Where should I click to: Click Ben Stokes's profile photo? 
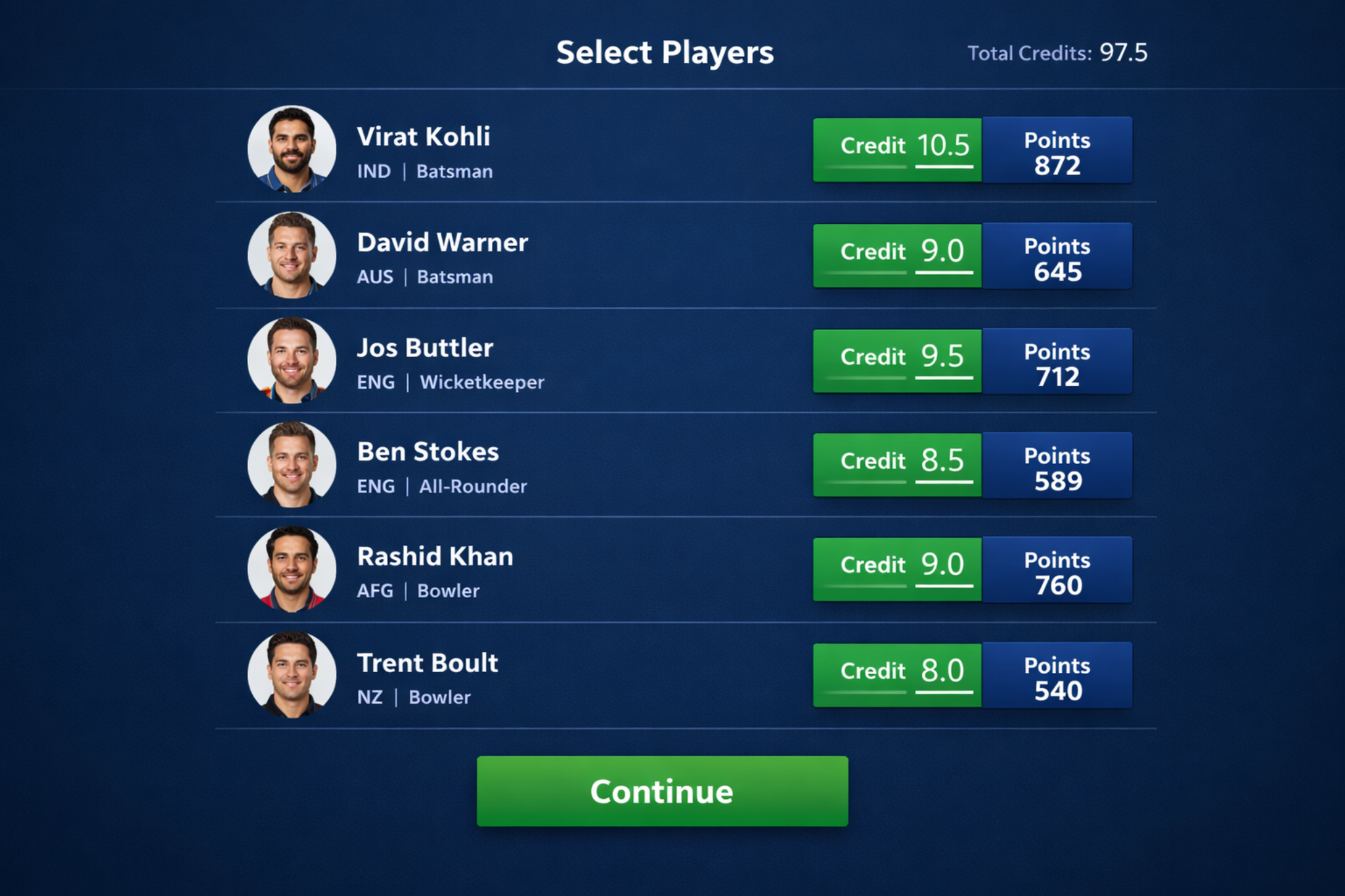pos(292,464)
